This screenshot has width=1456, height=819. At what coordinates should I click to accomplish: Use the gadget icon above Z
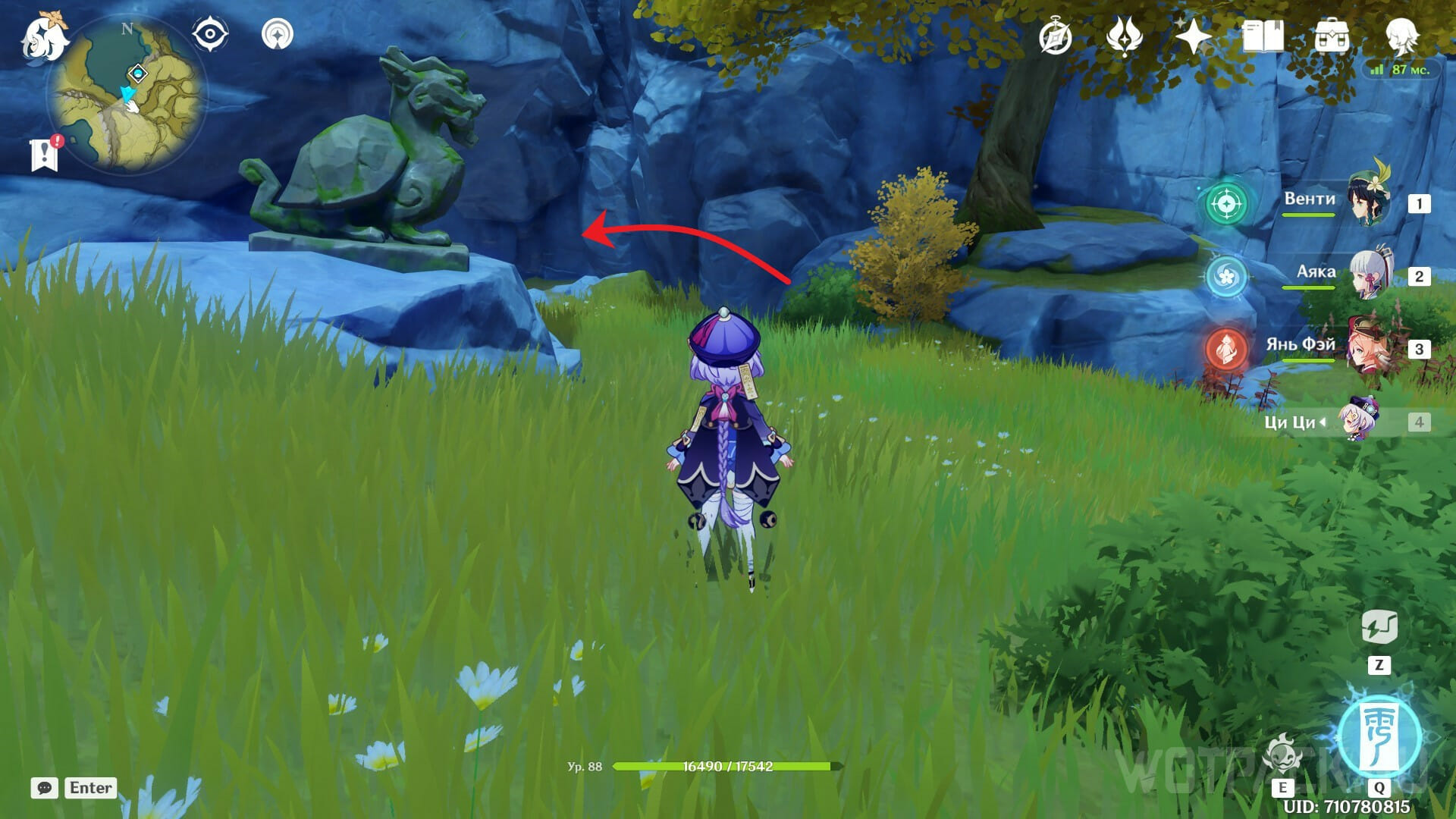(1379, 628)
